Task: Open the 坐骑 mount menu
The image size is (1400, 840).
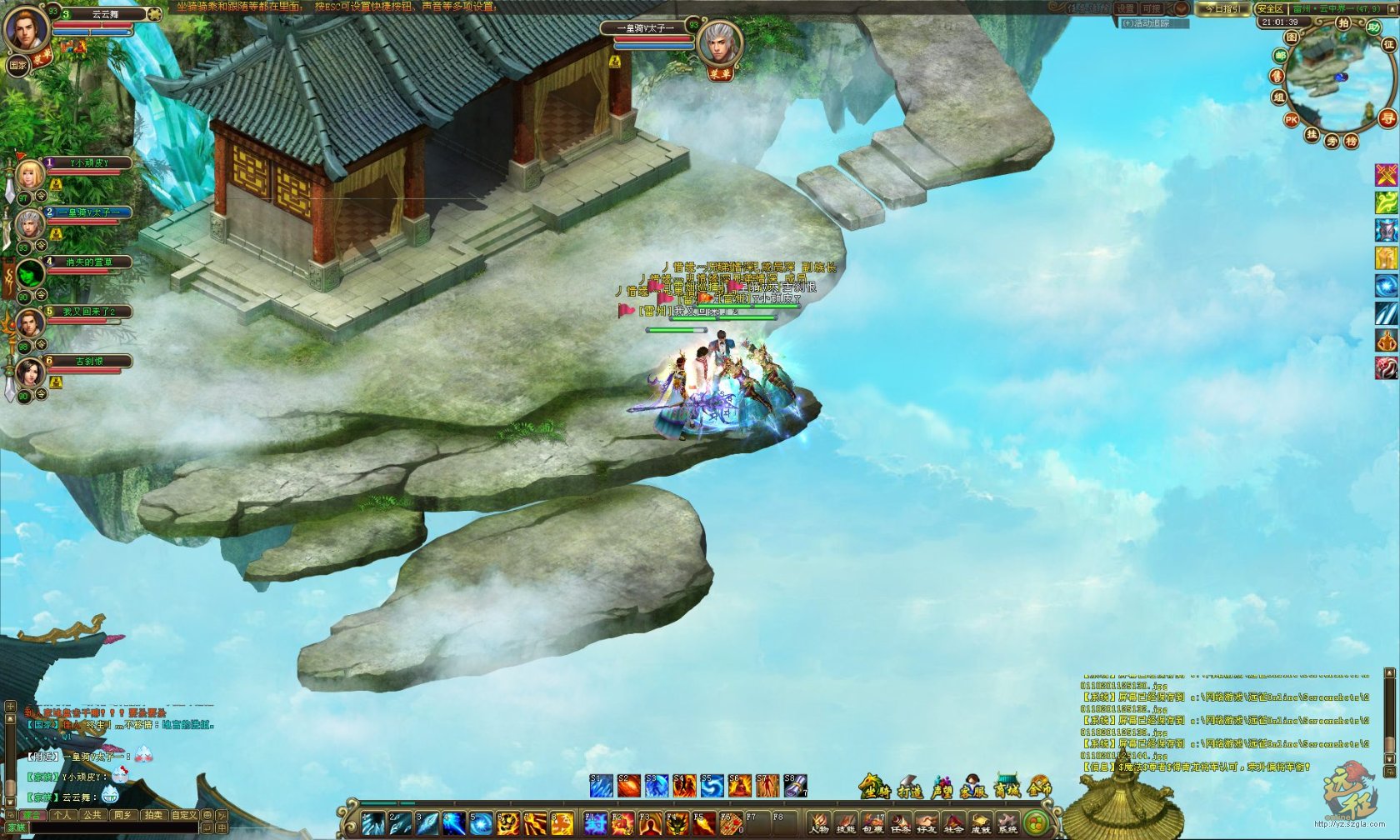Action: click(873, 787)
